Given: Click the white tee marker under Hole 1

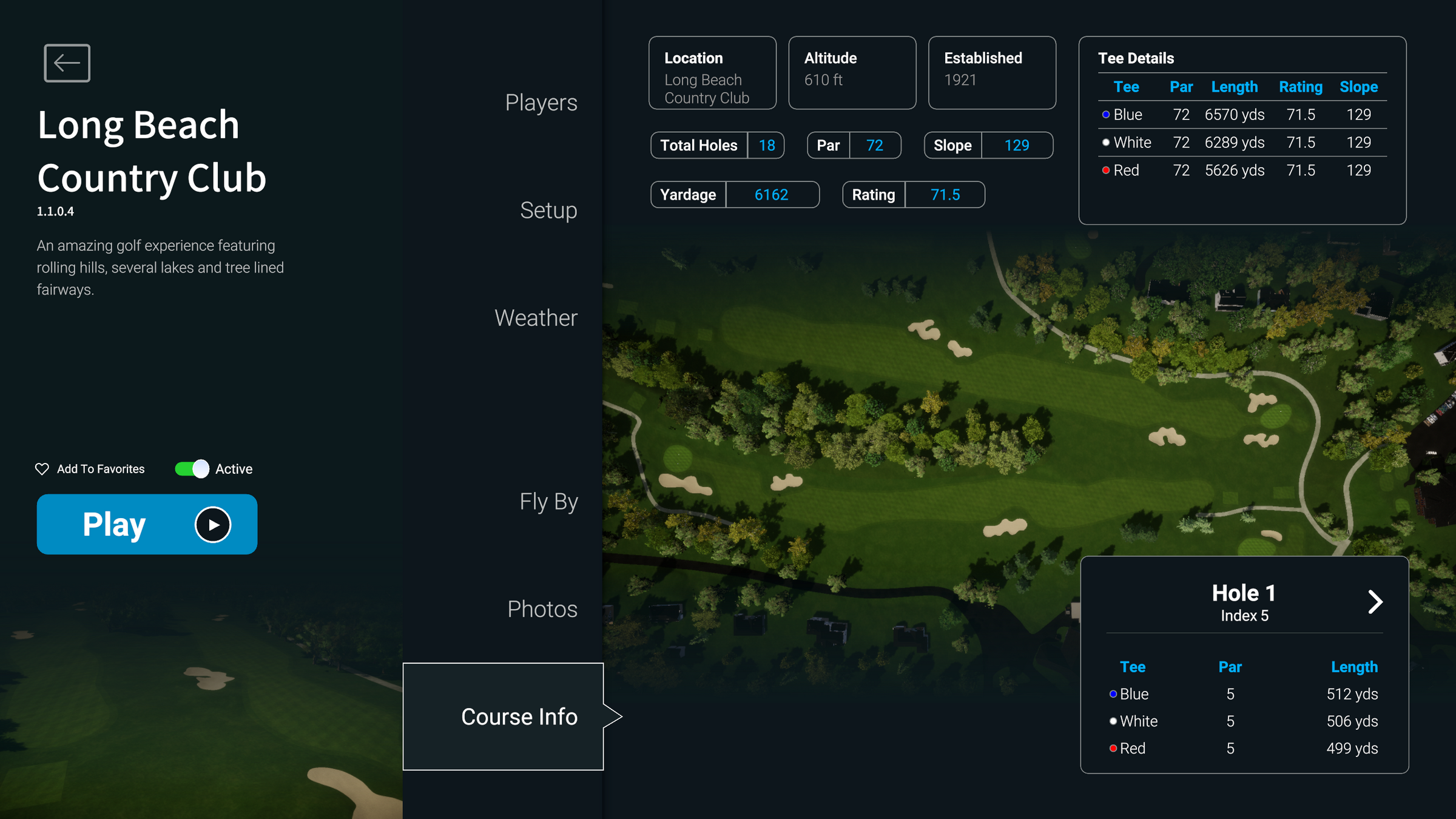Looking at the screenshot, I should [x=1112, y=721].
